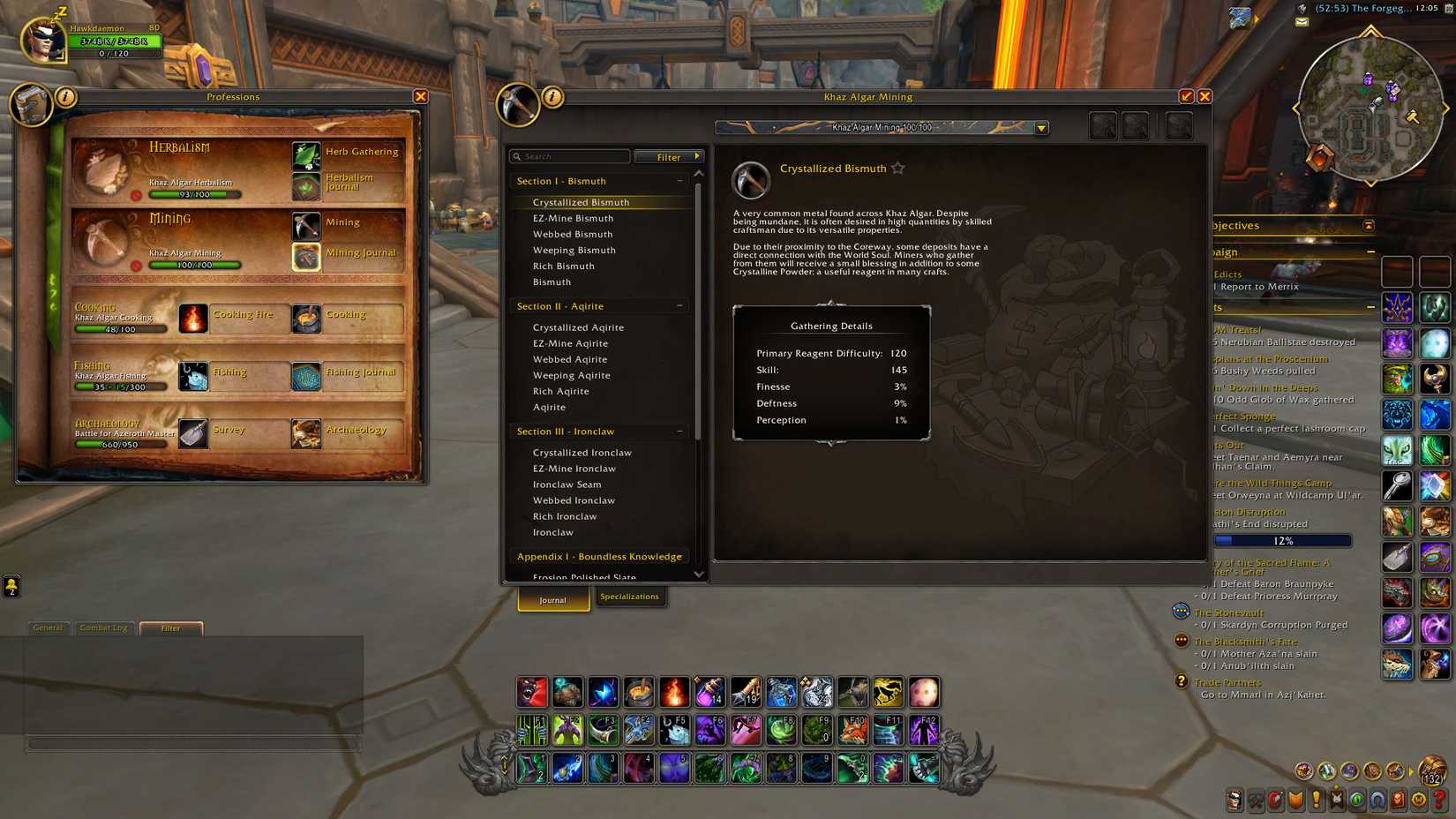This screenshot has width=1456, height=819.
Task: Click the mail icon near the minimap
Action: coord(1302,20)
